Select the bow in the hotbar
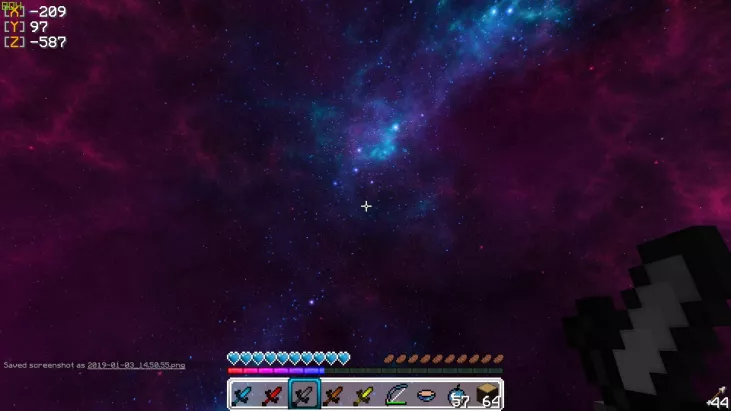 [395, 395]
